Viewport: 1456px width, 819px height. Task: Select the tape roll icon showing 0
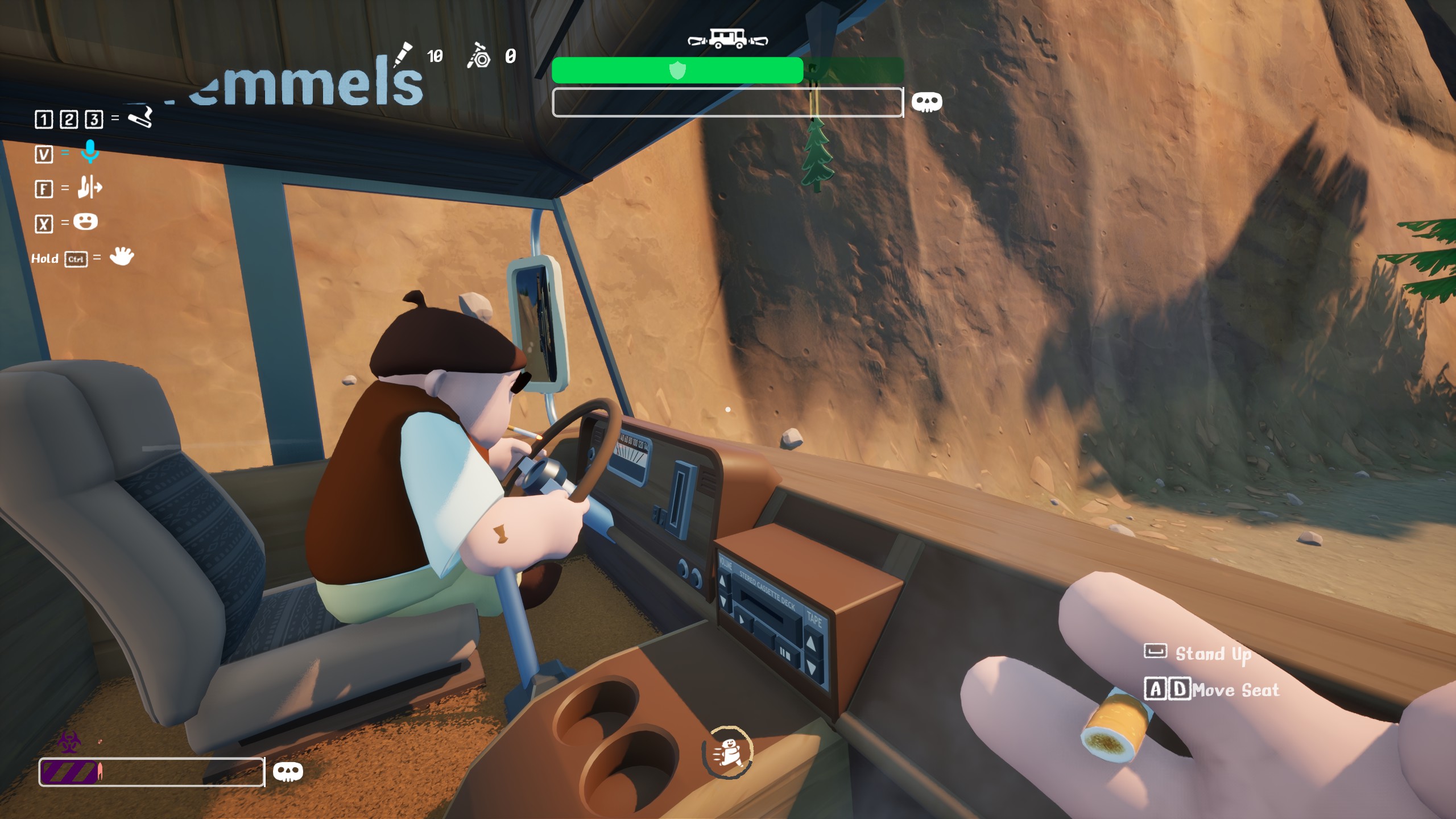pyautogui.click(x=478, y=56)
